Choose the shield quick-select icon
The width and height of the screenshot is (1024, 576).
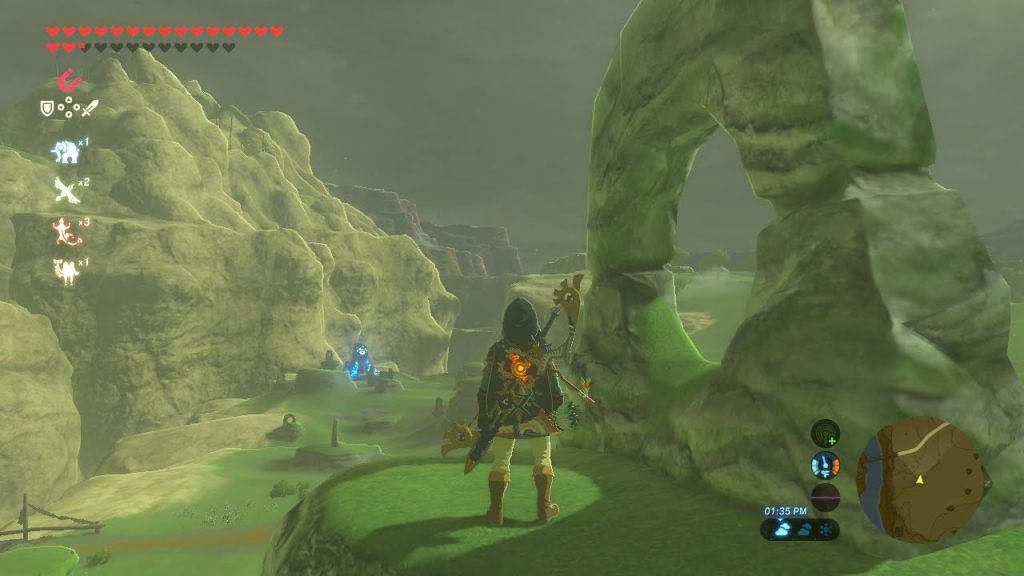[47, 107]
